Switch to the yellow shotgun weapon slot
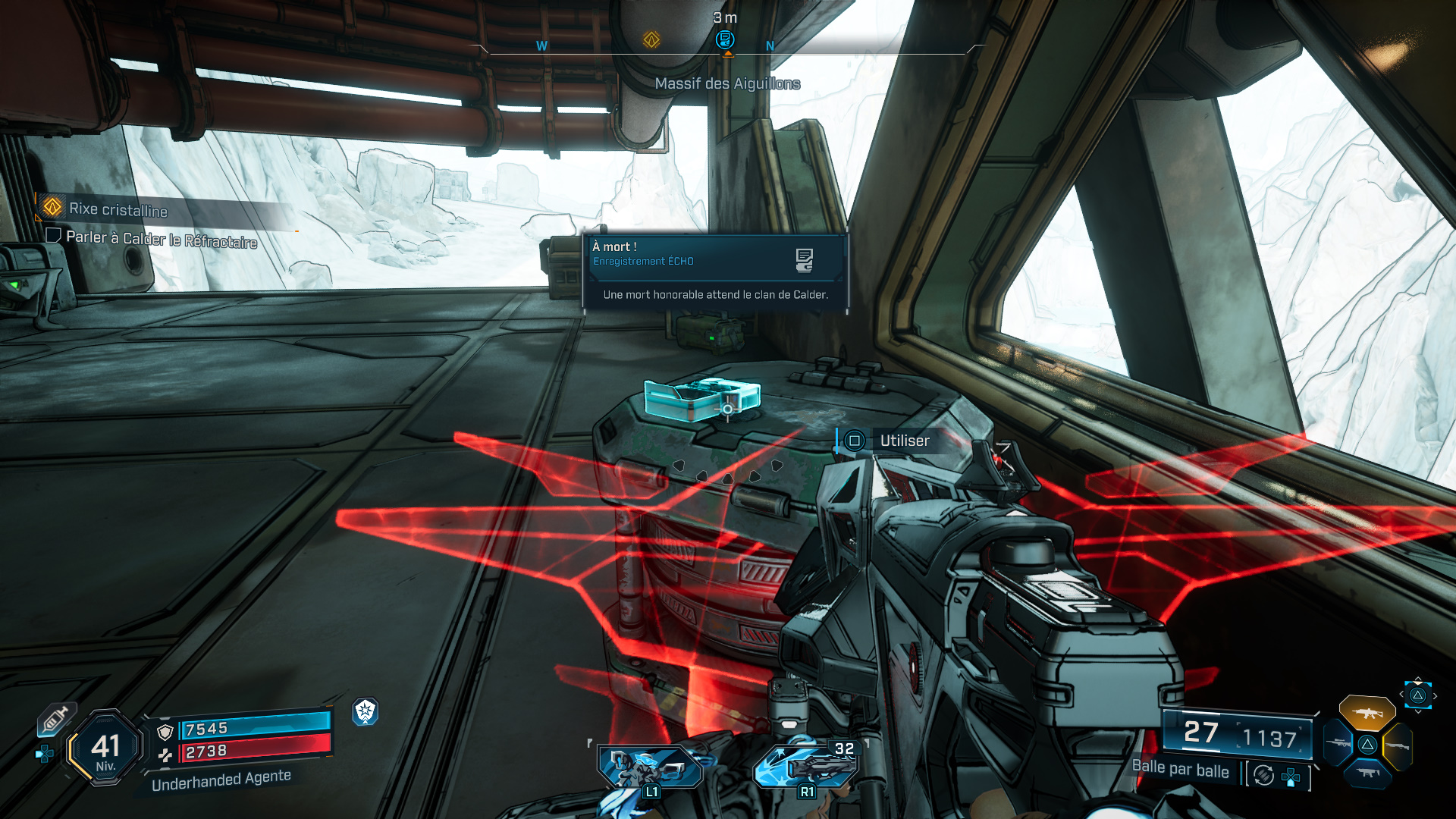Image resolution: width=1456 pixels, height=819 pixels. coord(1397,745)
